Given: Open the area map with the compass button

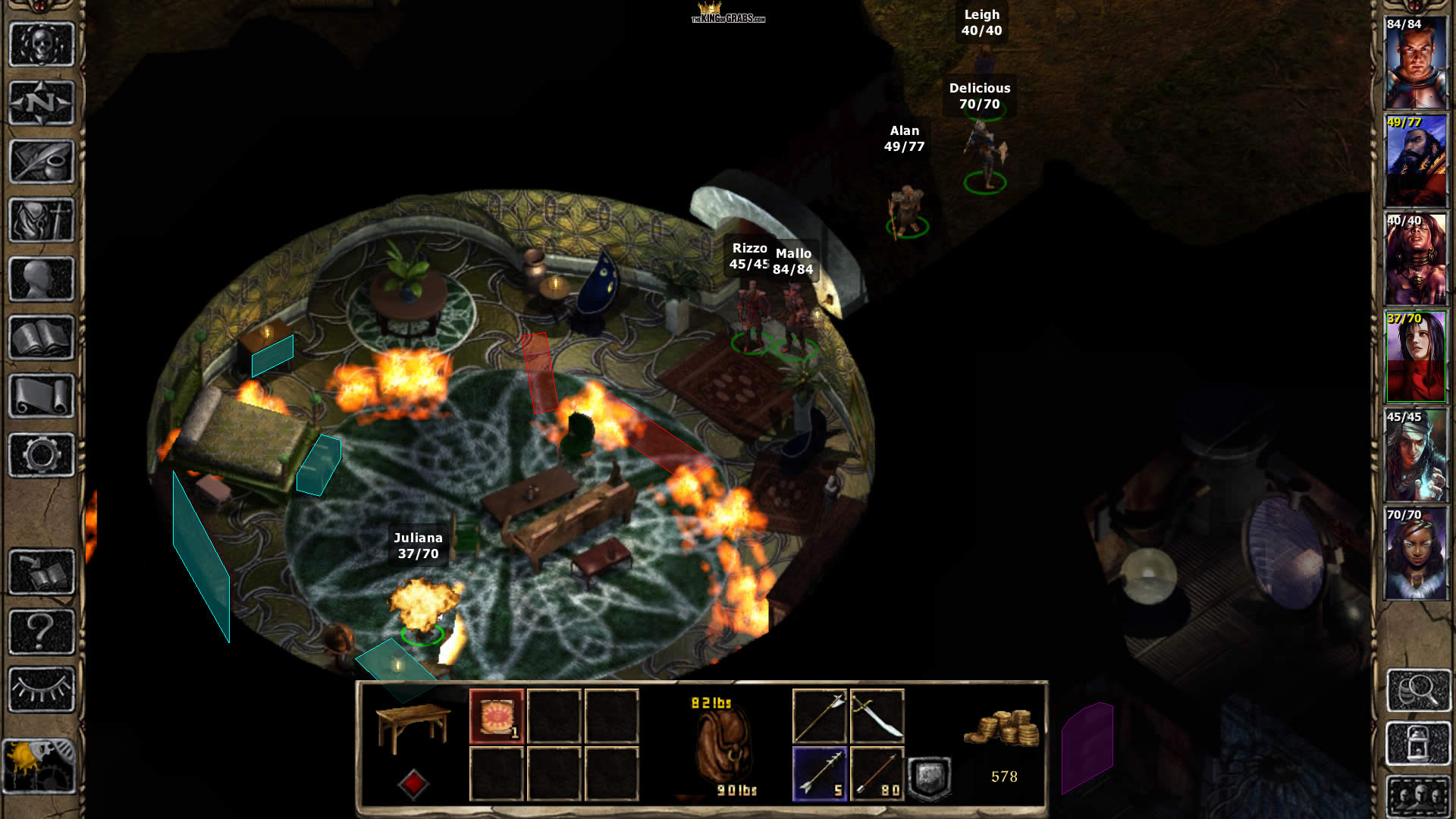Looking at the screenshot, I should coord(42,102).
